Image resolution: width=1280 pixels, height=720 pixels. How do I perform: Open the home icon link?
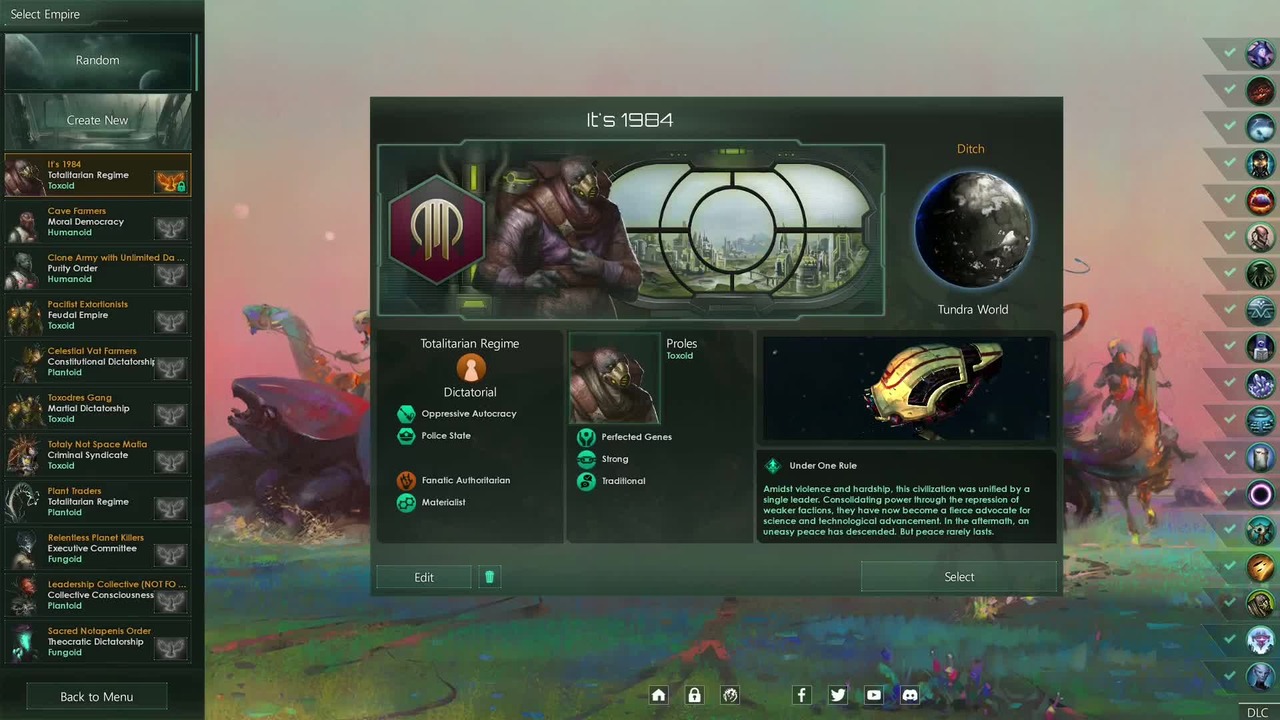658,695
